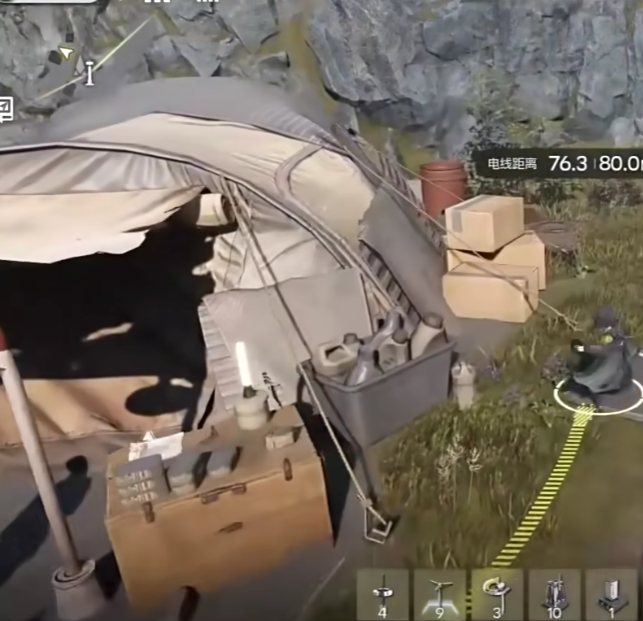
Task: Choose the wind turbine slot with count 9
Action: tap(439, 594)
